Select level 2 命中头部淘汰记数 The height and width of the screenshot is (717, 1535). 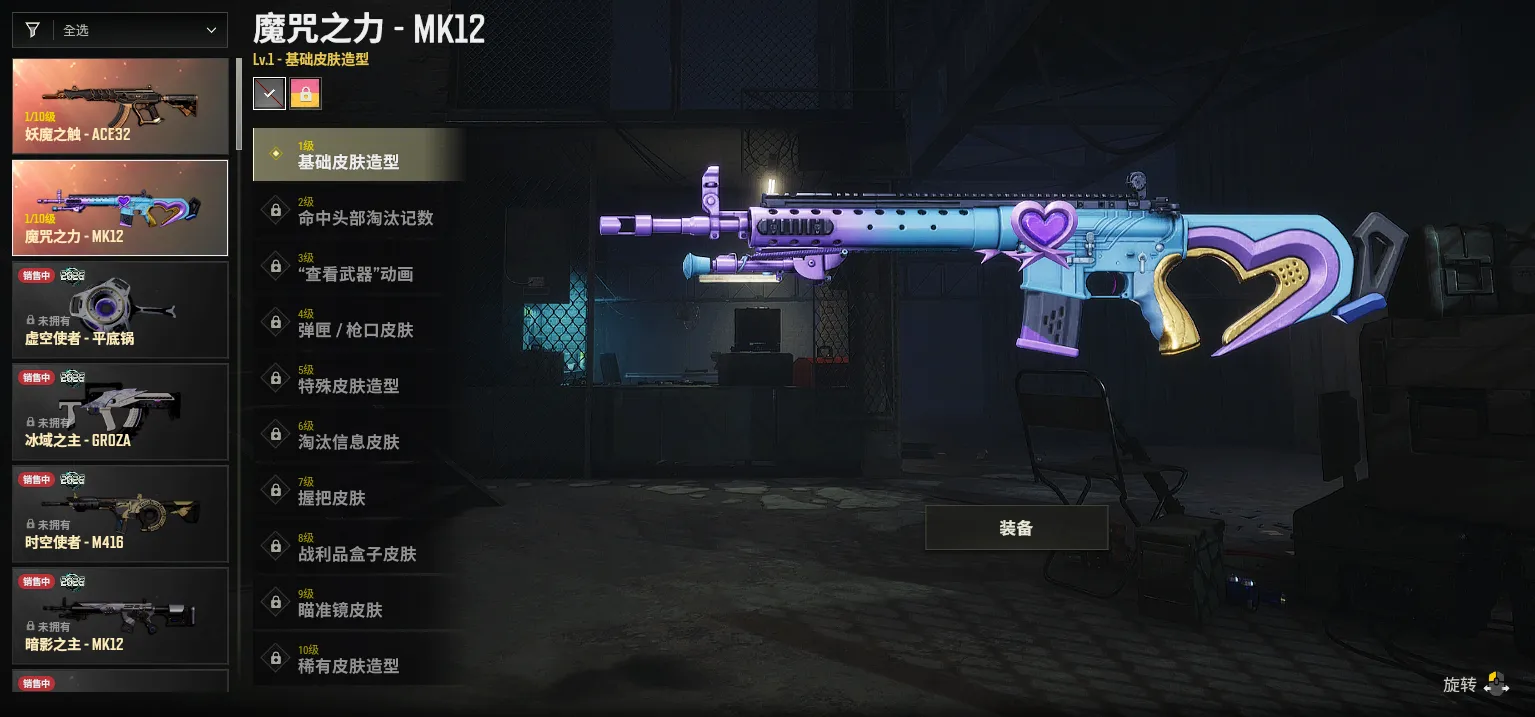point(358,210)
